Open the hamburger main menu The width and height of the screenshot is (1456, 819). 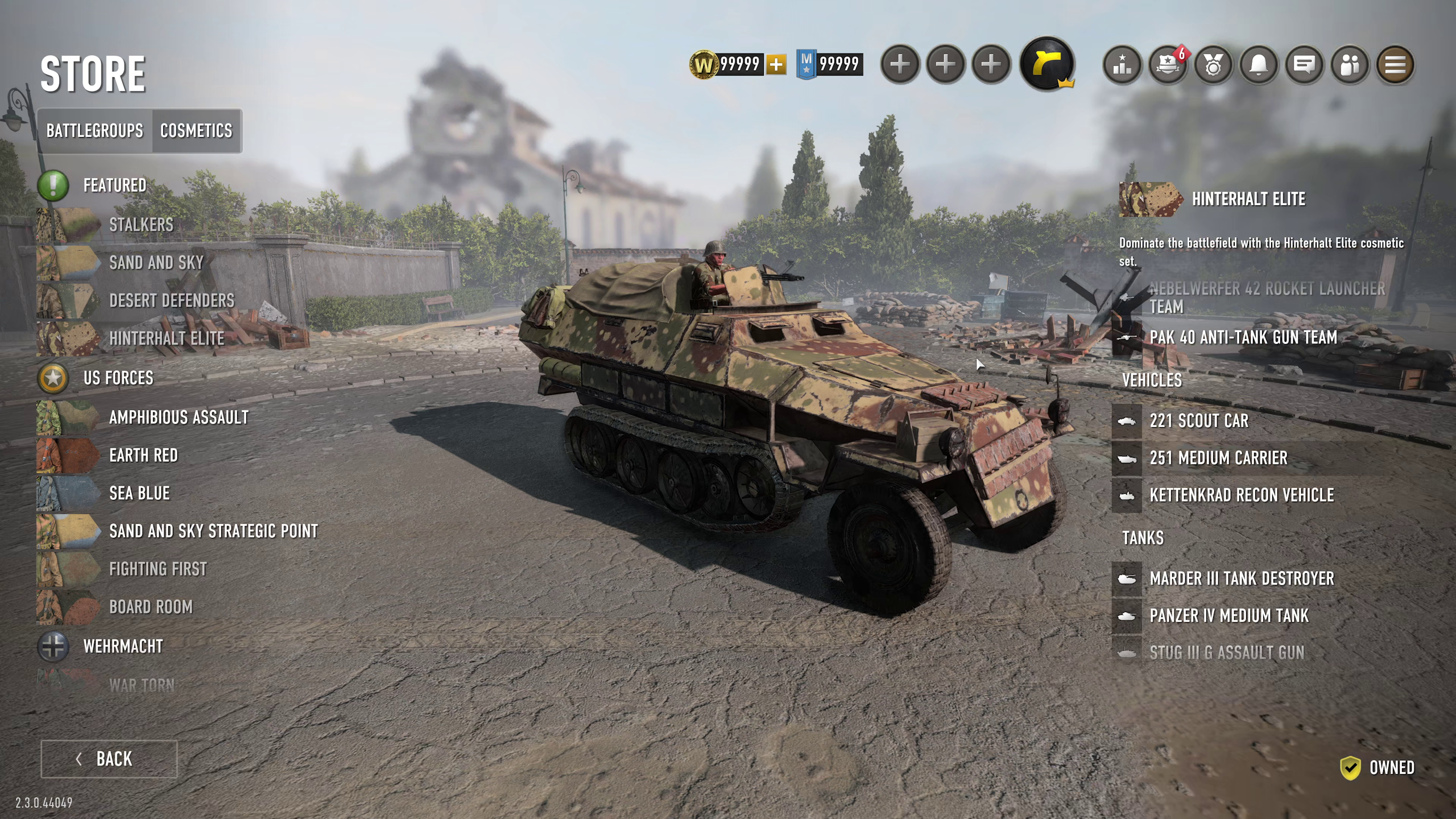tap(1395, 65)
